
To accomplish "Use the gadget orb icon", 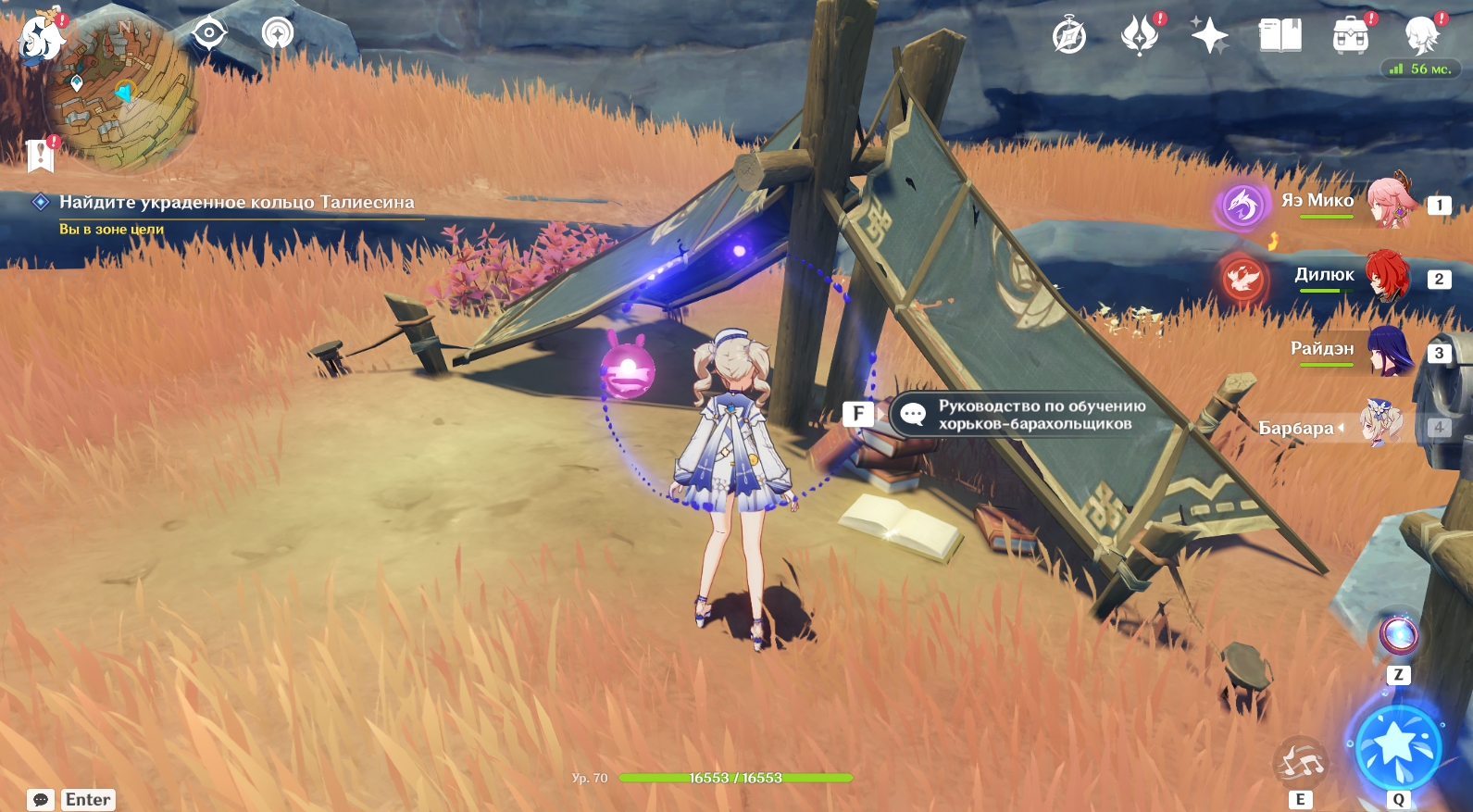I will tap(1398, 635).
